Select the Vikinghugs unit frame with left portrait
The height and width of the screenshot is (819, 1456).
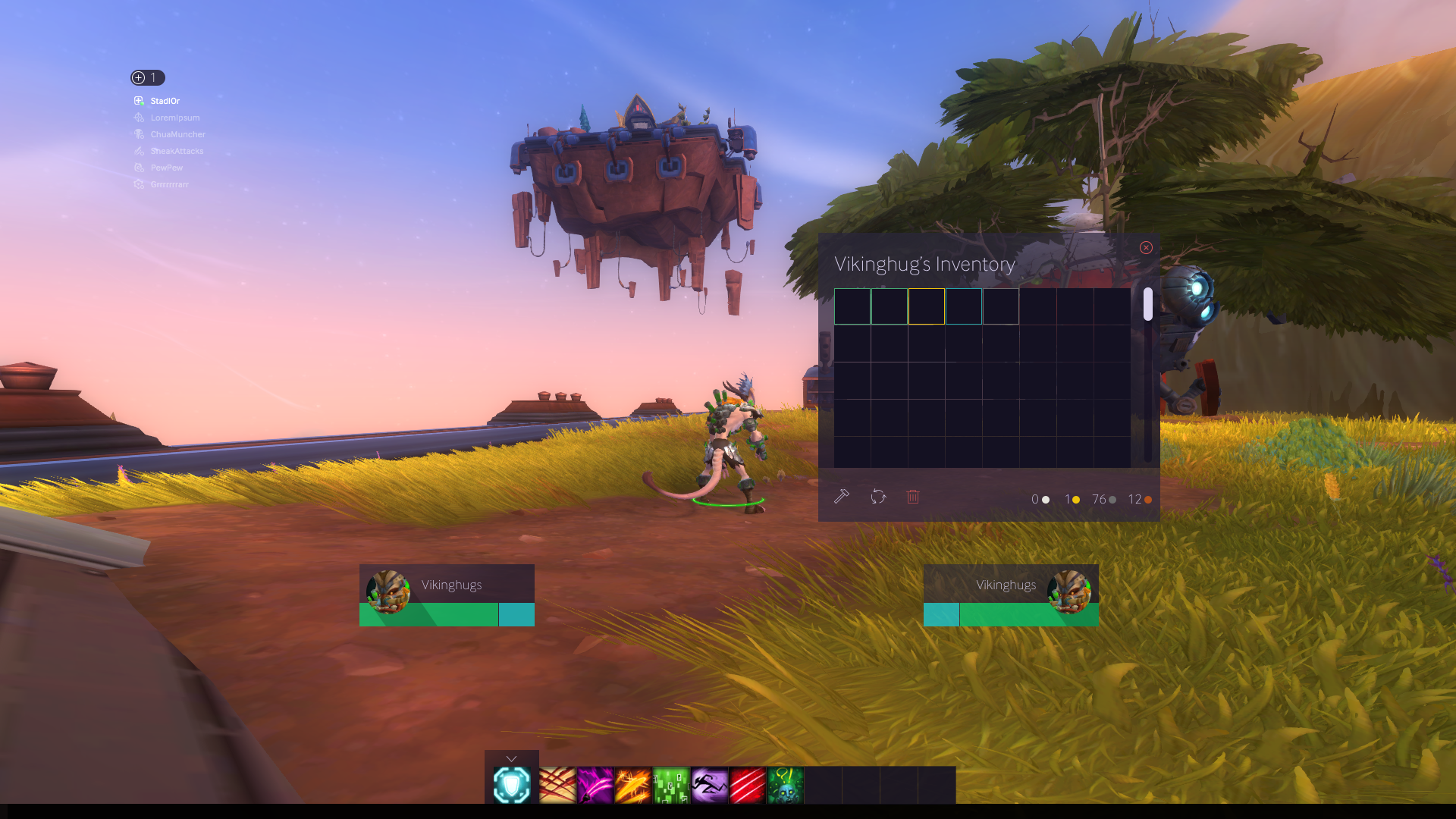[x=447, y=595]
